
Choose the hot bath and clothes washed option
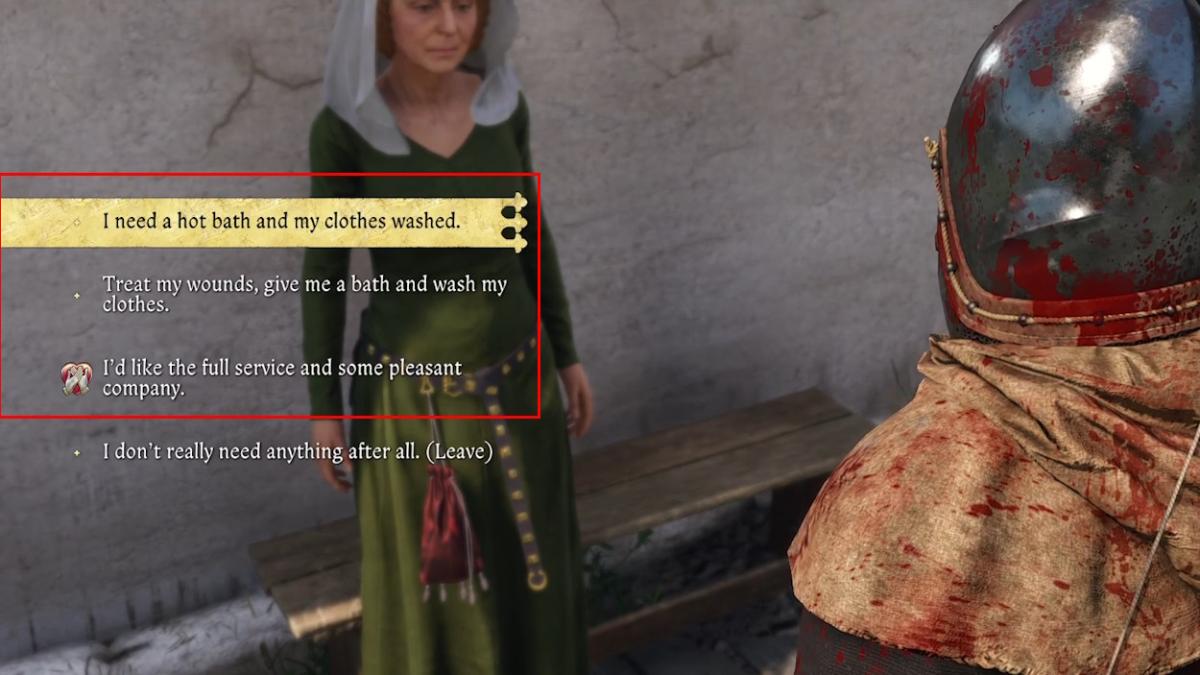pos(281,221)
